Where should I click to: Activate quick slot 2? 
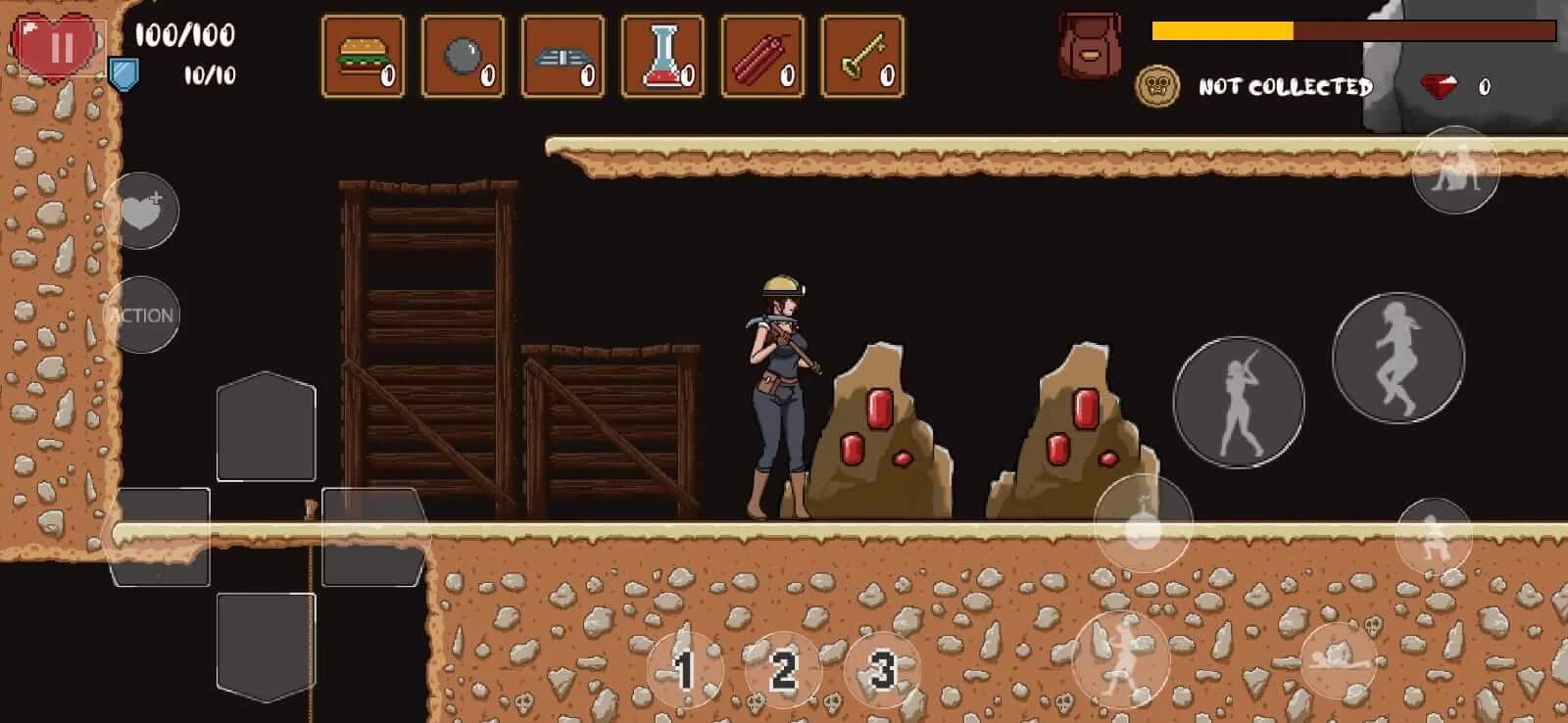(x=783, y=670)
